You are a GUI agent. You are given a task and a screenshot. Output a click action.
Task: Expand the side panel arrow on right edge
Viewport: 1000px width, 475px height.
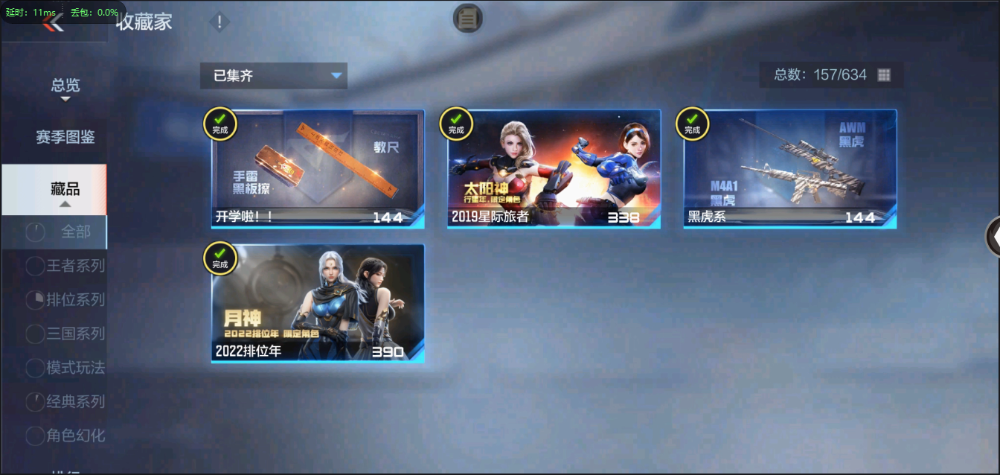993,236
